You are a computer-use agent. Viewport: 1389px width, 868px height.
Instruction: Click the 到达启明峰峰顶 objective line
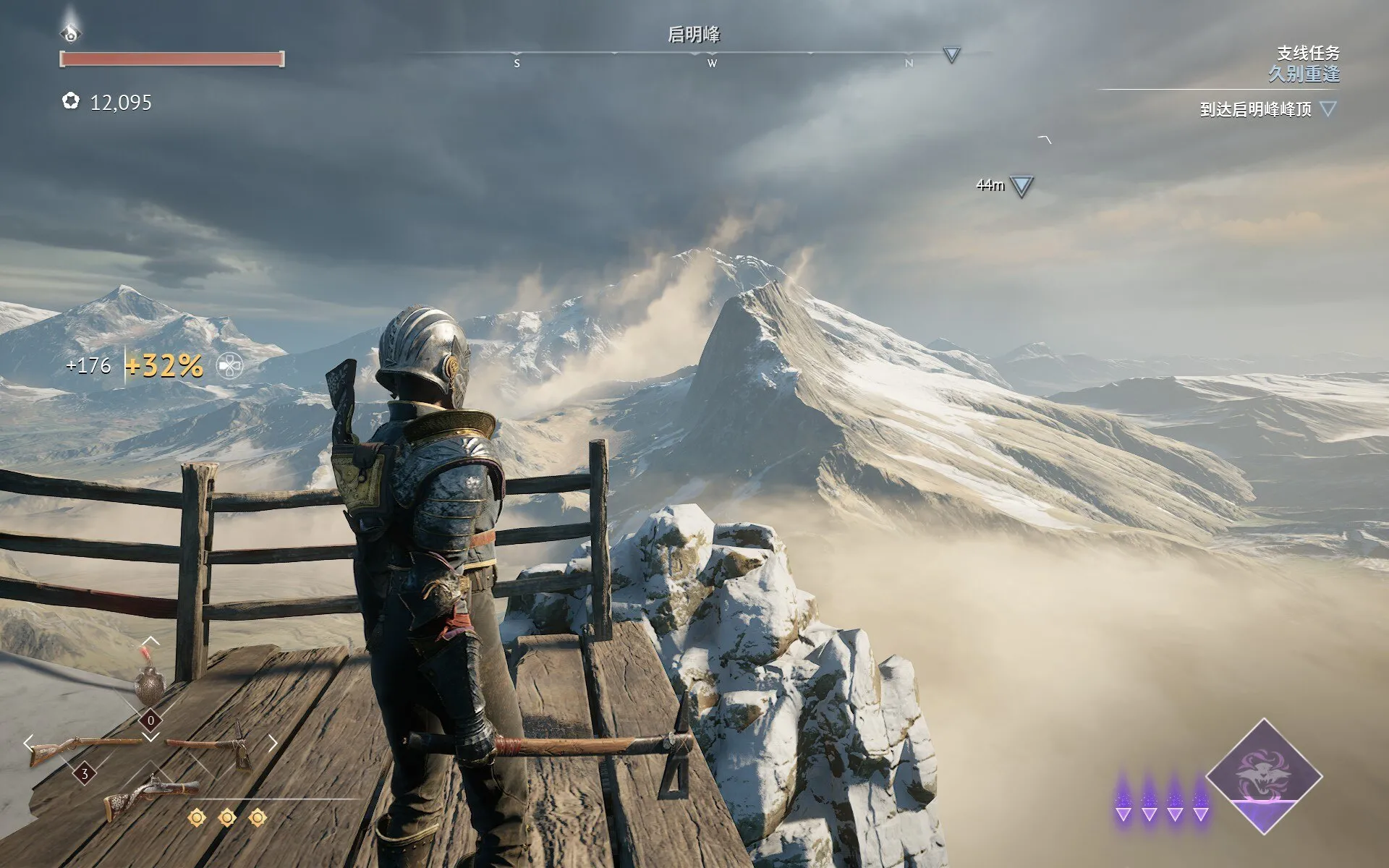click(x=1255, y=110)
